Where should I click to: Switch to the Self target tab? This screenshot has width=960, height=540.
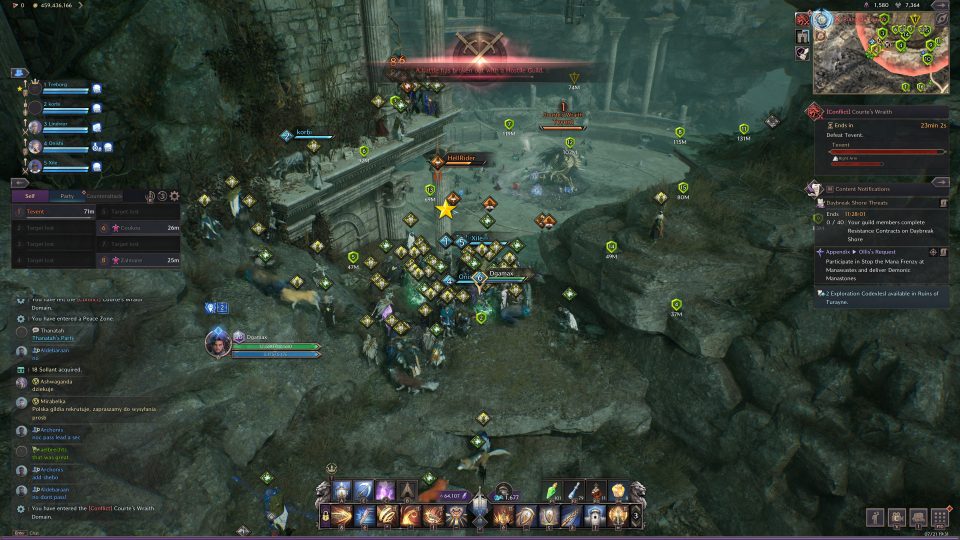pos(30,196)
